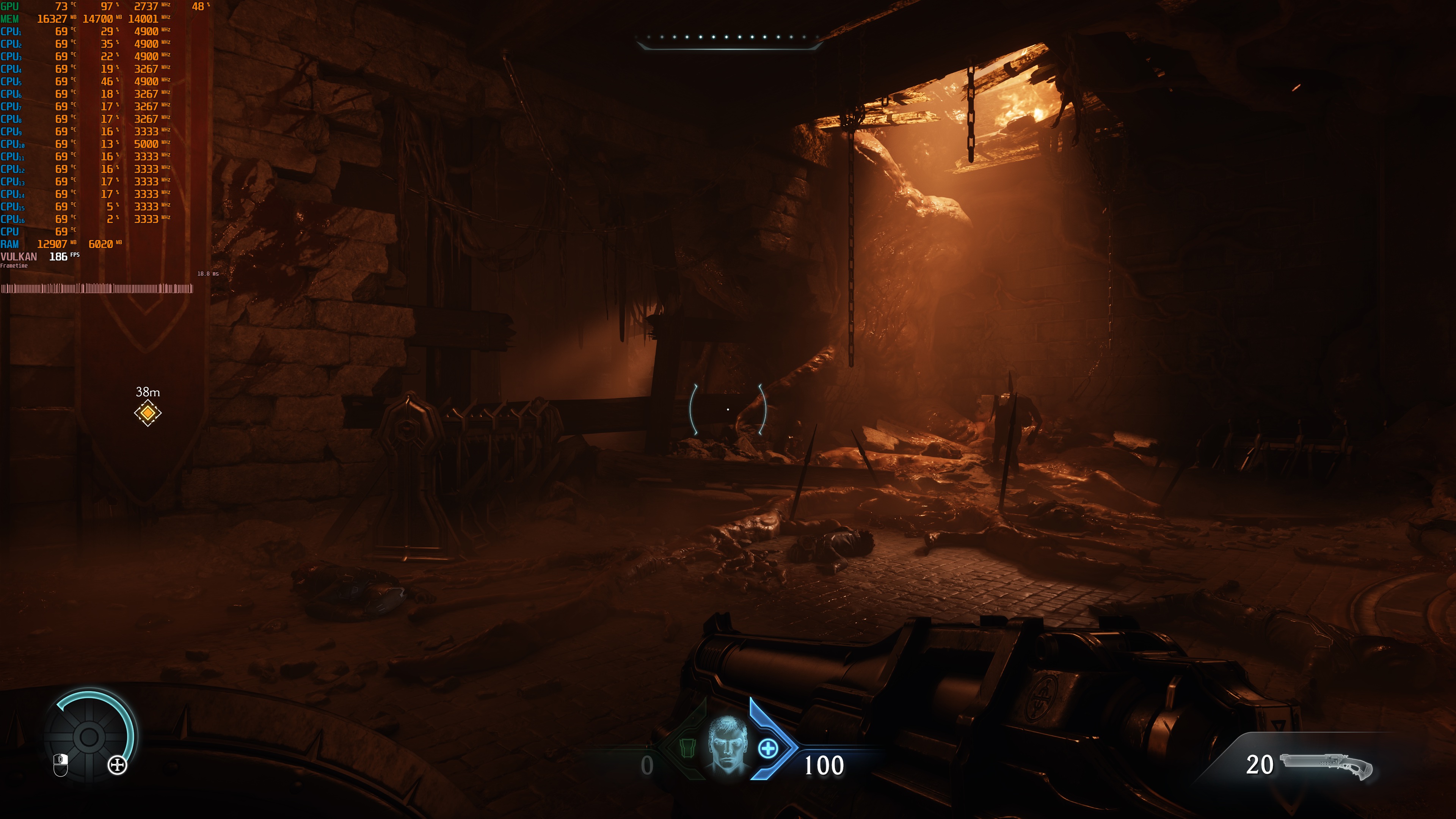This screenshot has width=1456, height=819.
Task: Click the dotted compass bar
Action: pos(728,38)
